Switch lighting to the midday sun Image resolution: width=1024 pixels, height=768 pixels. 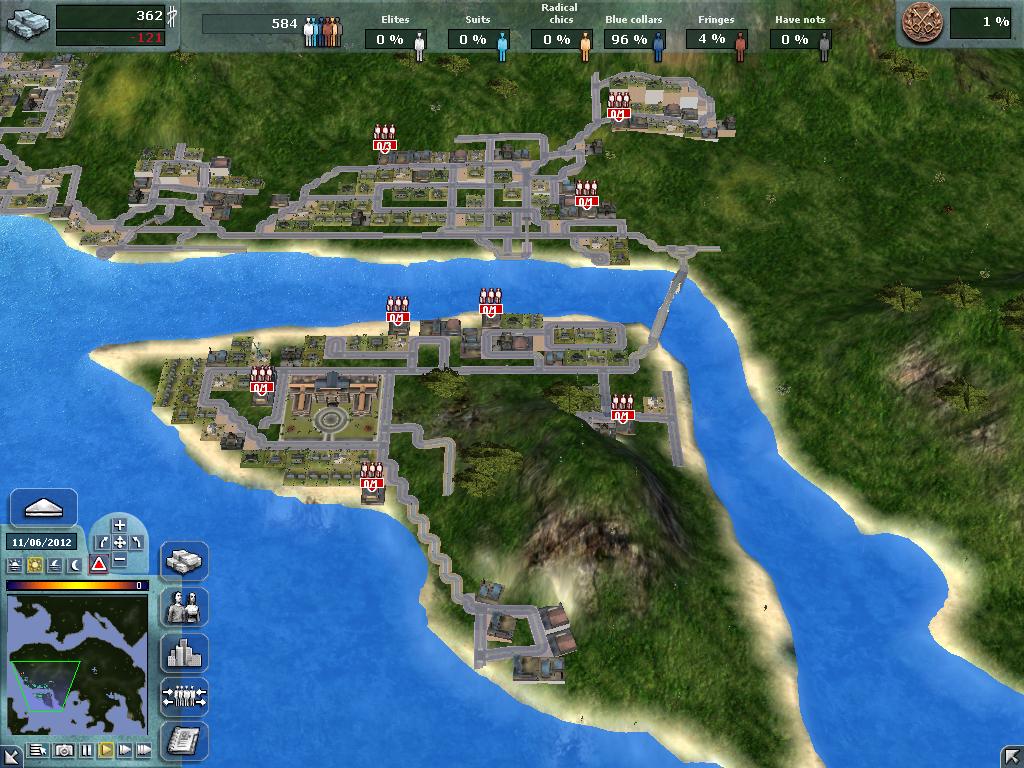[34, 565]
